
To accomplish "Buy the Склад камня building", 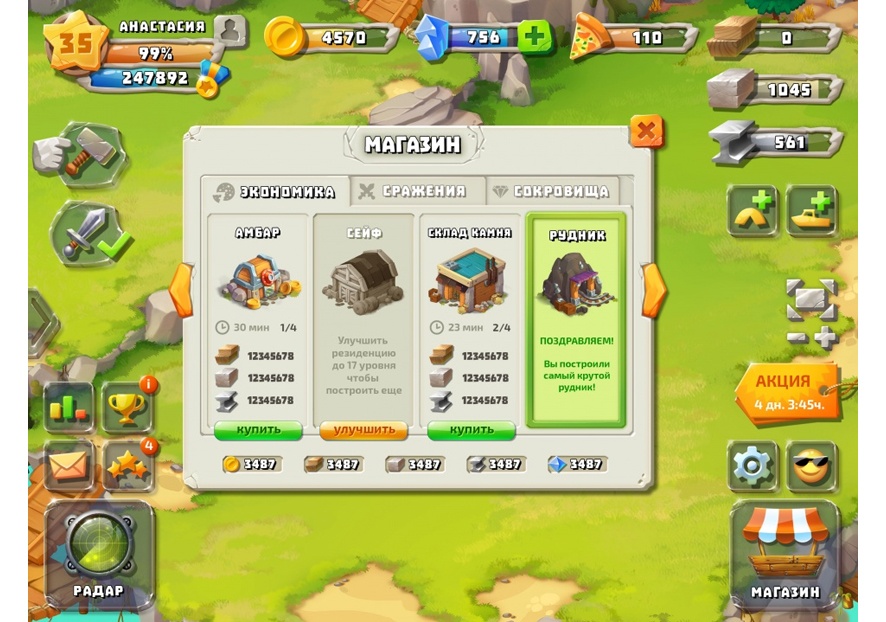I will click(471, 430).
